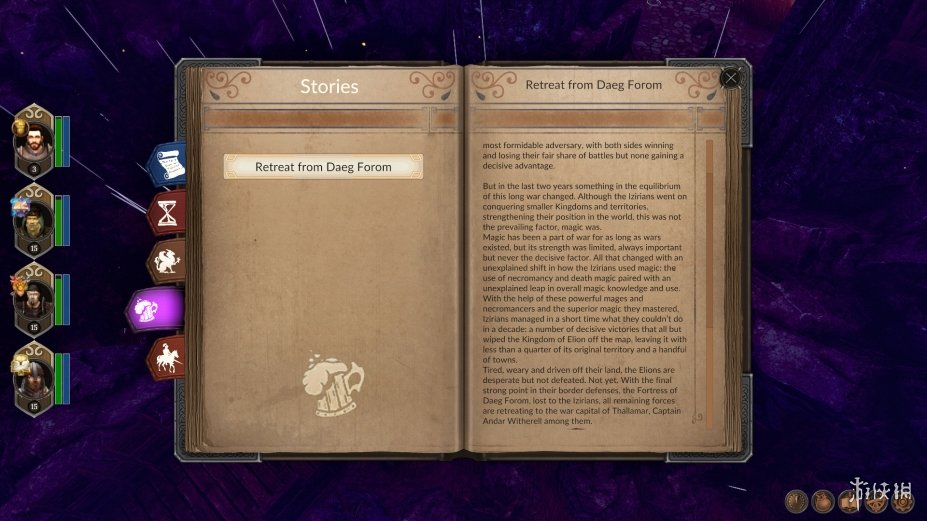This screenshot has width=927, height=521.
Task: Close the stories book
Action: pyautogui.click(x=731, y=78)
